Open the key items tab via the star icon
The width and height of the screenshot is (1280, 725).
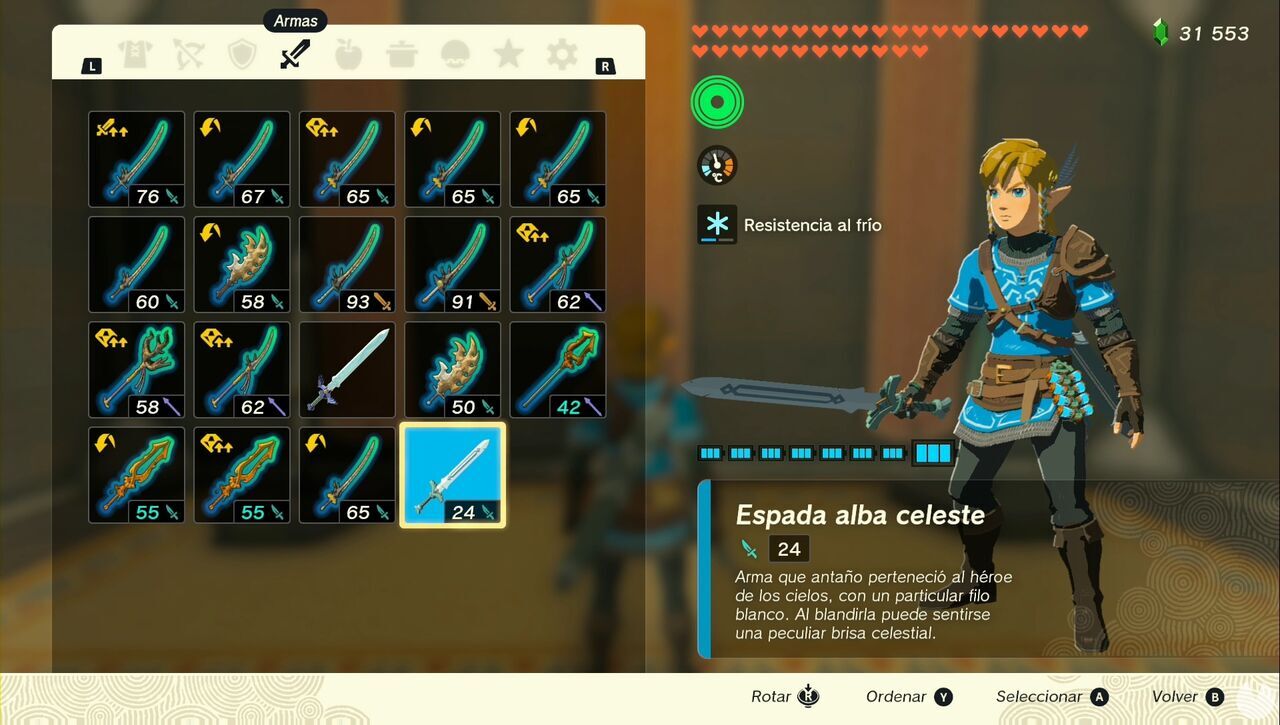508,53
